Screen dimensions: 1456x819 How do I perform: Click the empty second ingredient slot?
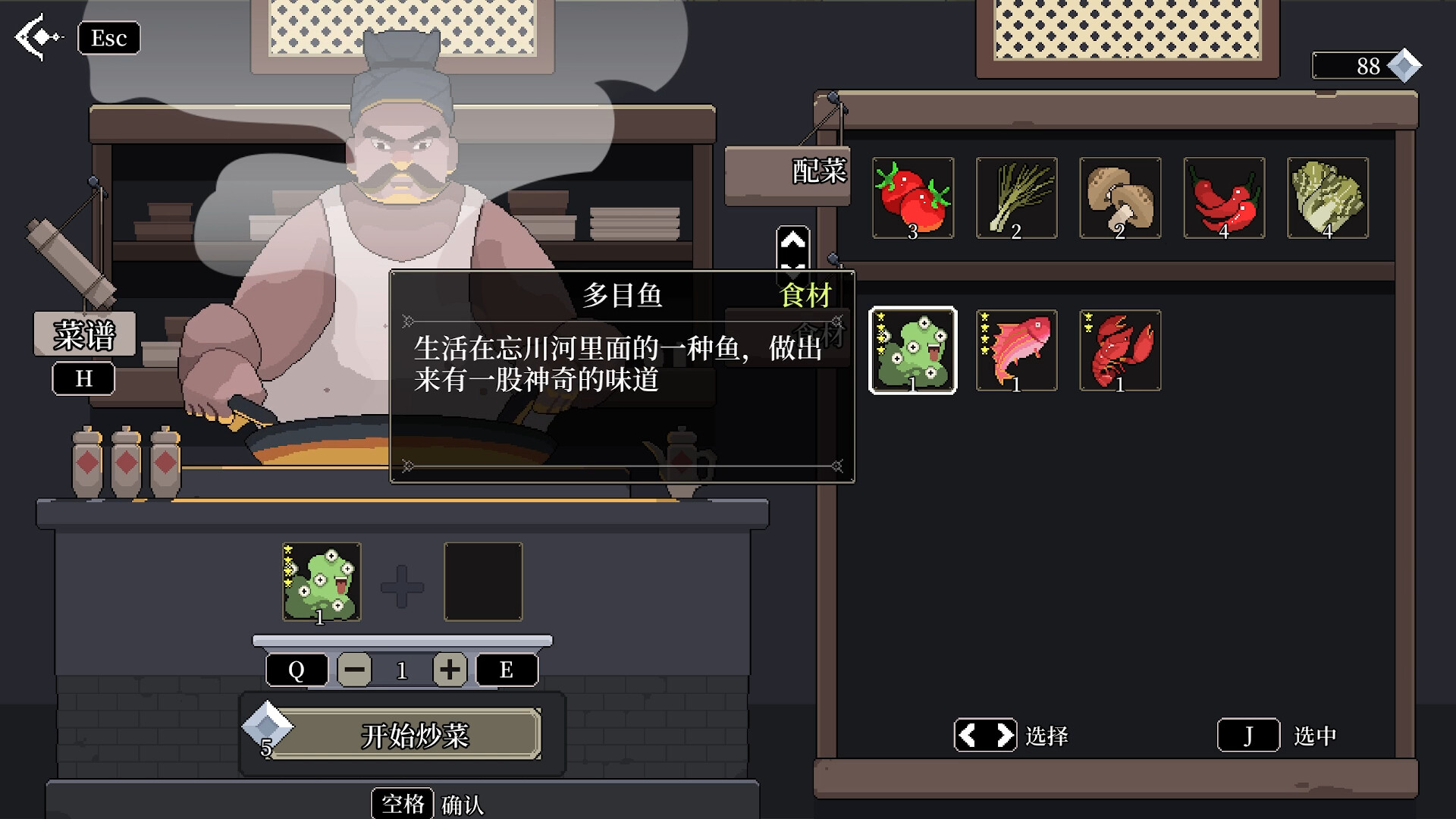[x=483, y=582]
